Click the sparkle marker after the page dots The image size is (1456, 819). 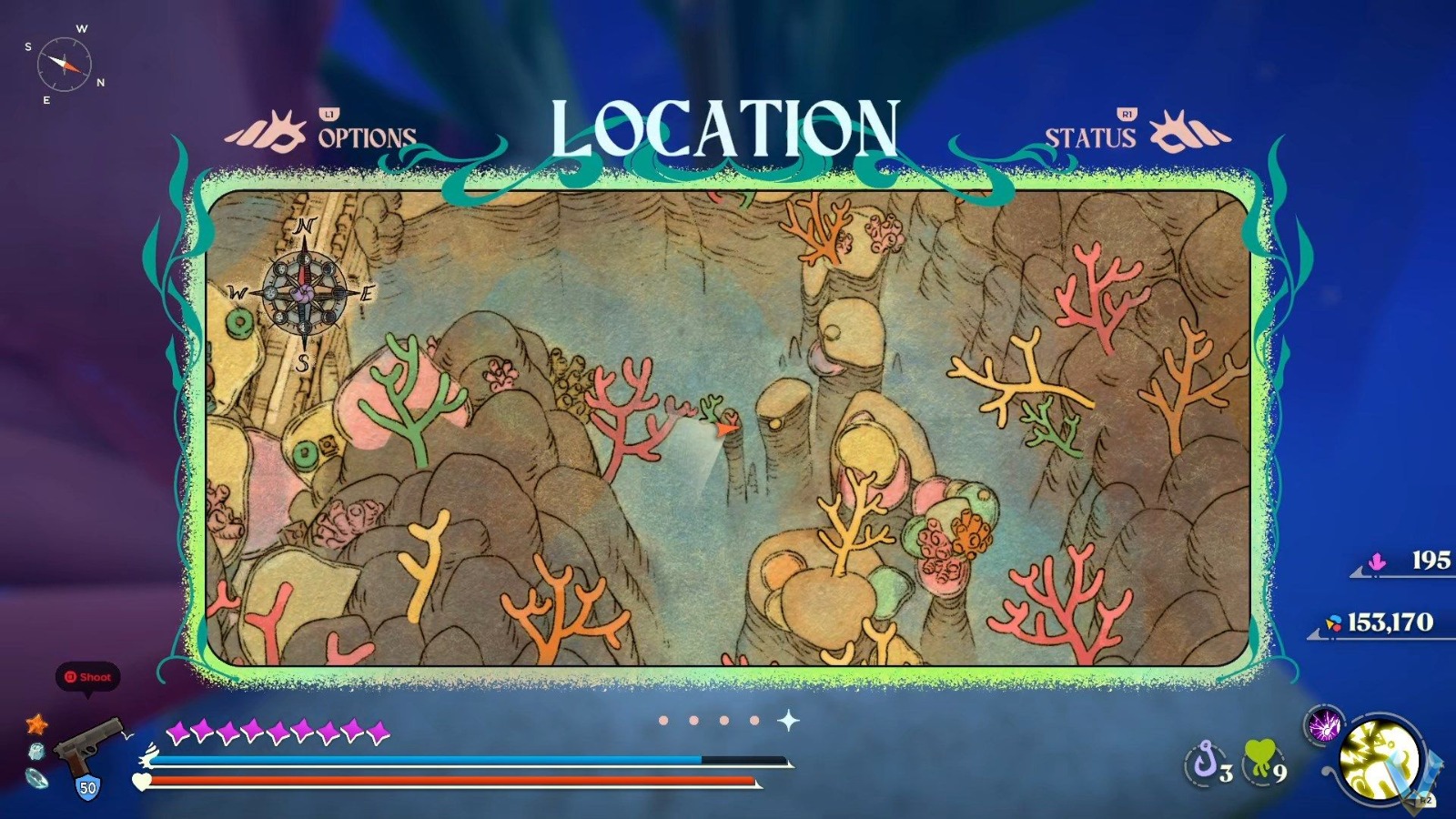pyautogui.click(x=790, y=719)
